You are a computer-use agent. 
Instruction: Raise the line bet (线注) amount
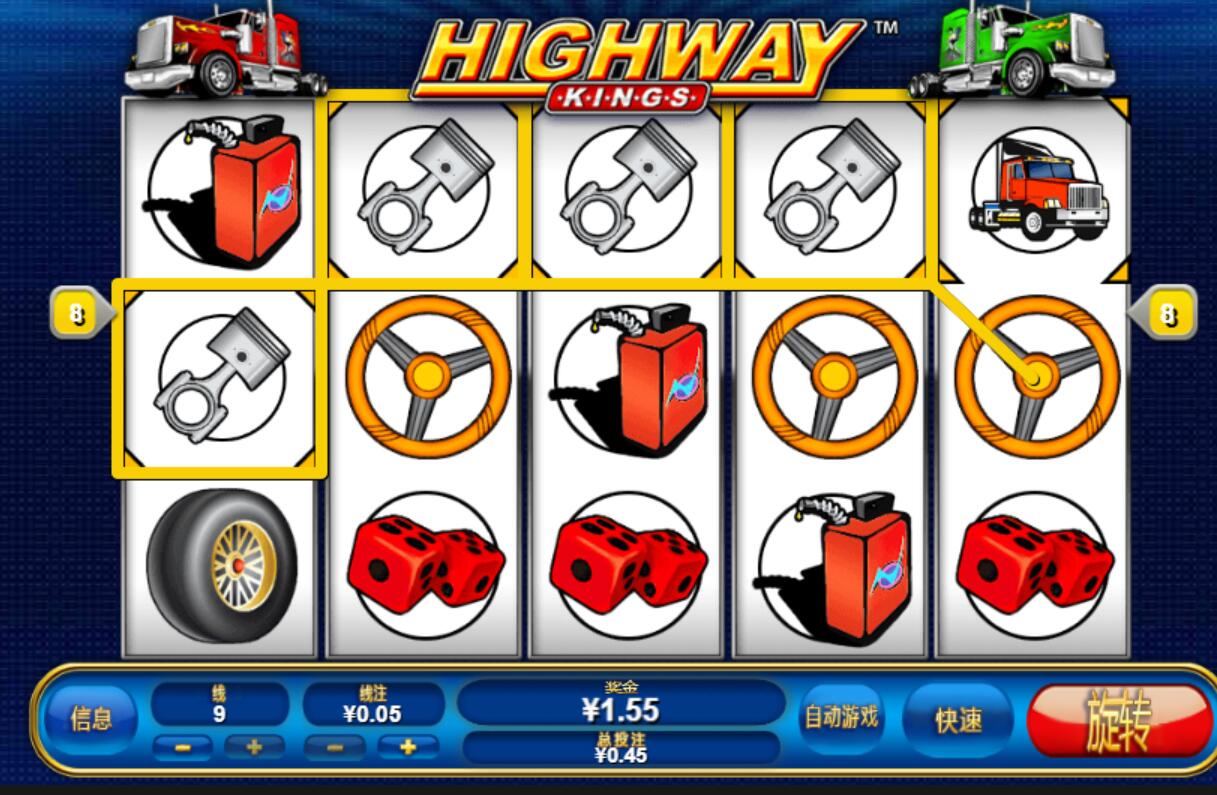[408, 747]
